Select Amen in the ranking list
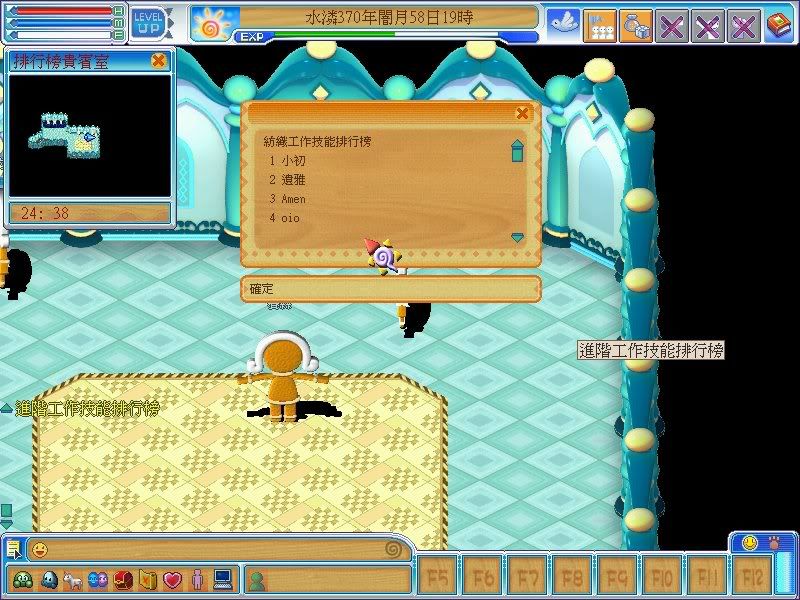Image resolution: width=800 pixels, height=600 pixels. click(292, 199)
